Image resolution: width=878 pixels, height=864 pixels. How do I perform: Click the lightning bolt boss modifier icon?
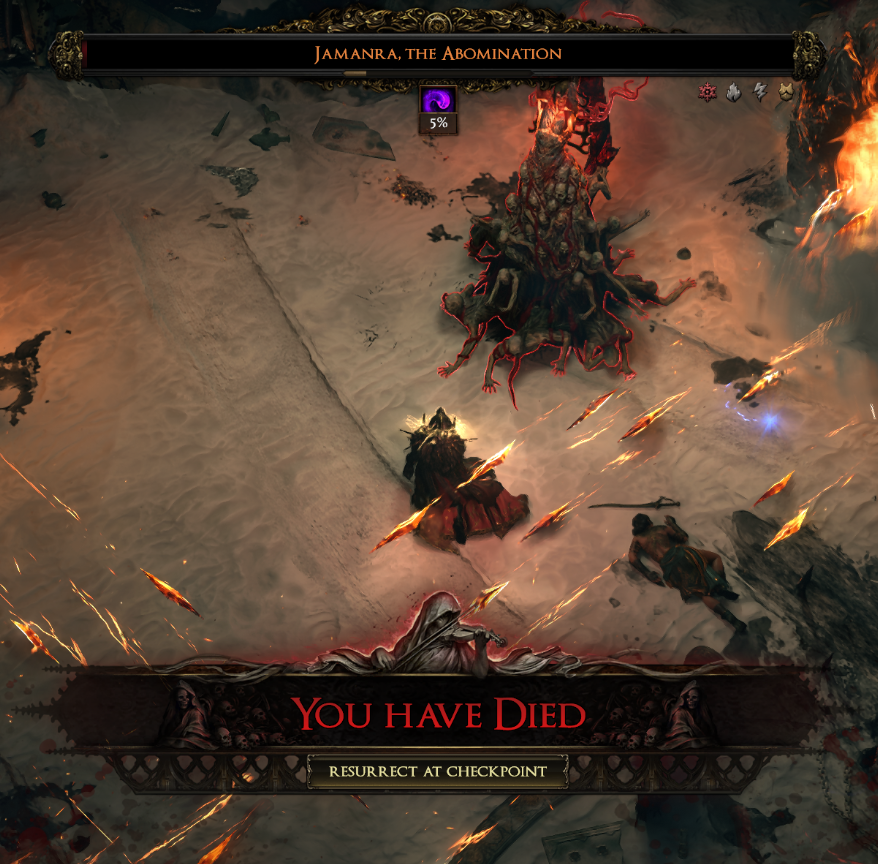759,93
